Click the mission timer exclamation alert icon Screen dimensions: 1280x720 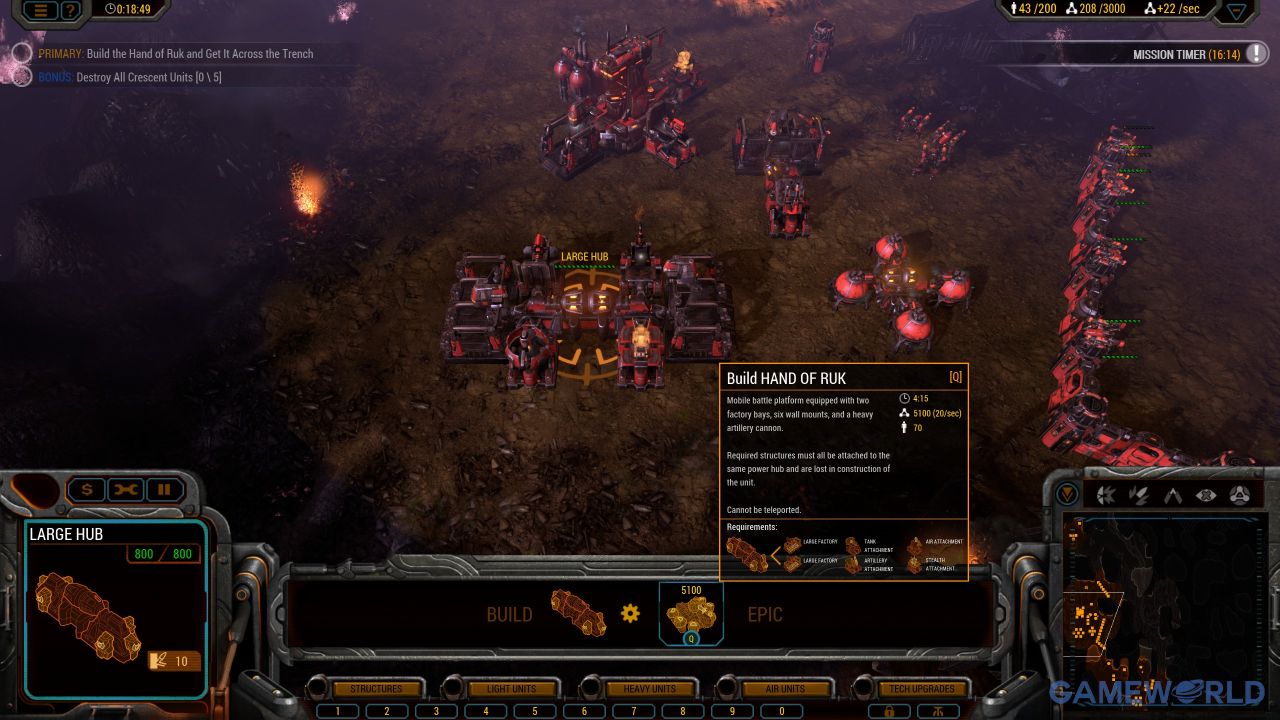pos(1256,54)
